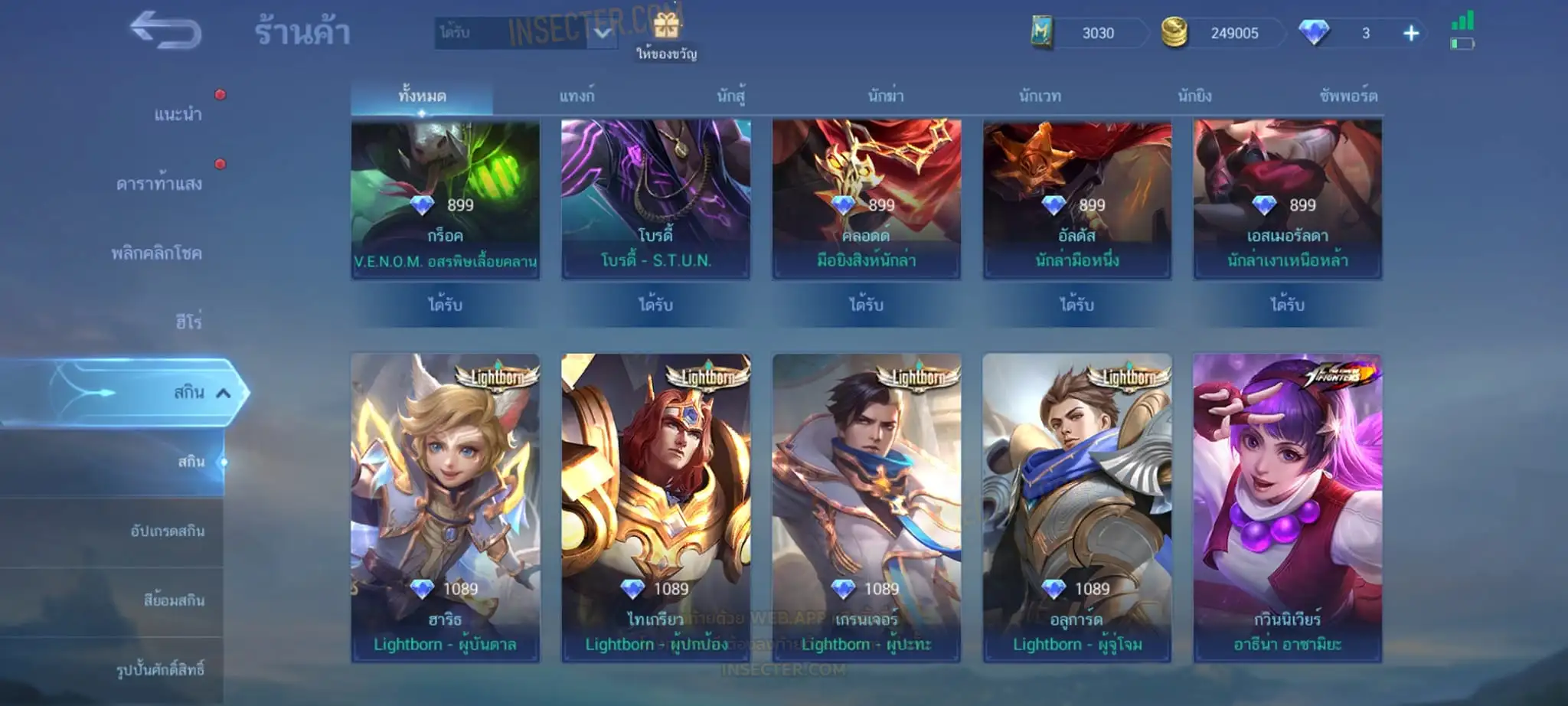Open the ซัพพอร์ต tab
1568x706 pixels.
pos(1348,96)
